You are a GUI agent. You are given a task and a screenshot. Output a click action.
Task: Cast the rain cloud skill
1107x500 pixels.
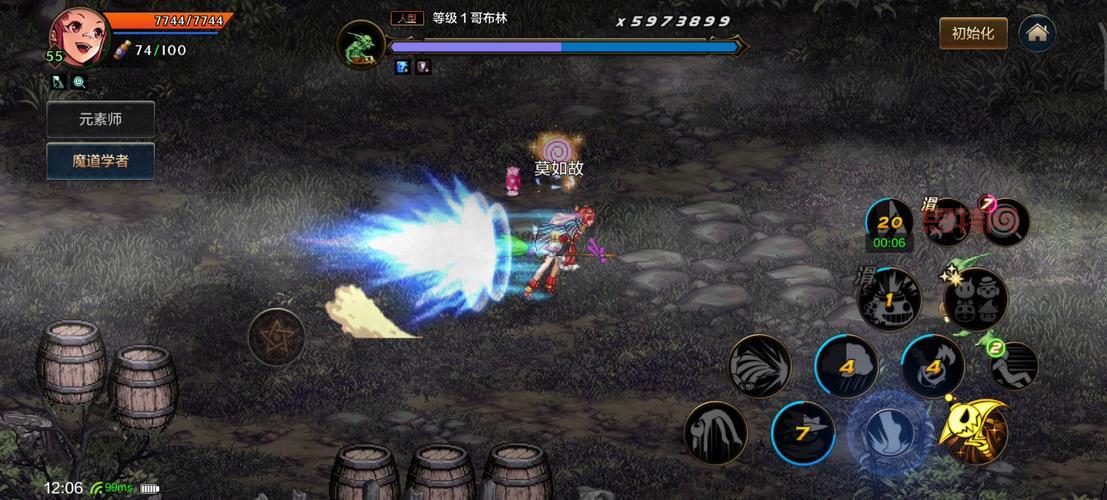click(845, 366)
